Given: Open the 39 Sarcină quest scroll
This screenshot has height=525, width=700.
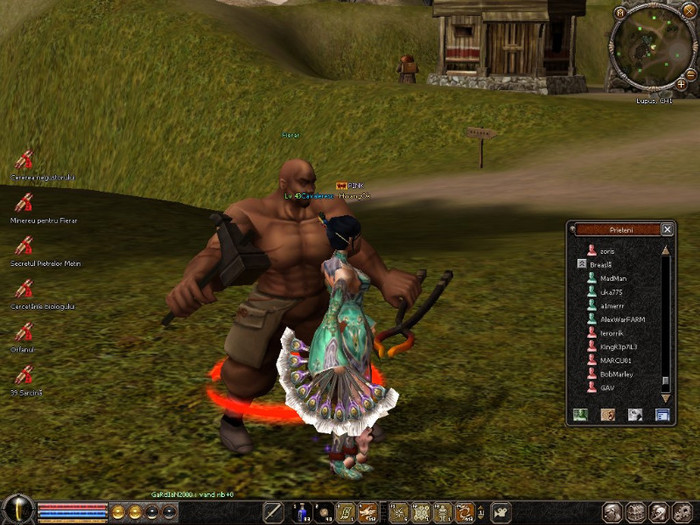Looking at the screenshot, I should pyautogui.click(x=24, y=376).
